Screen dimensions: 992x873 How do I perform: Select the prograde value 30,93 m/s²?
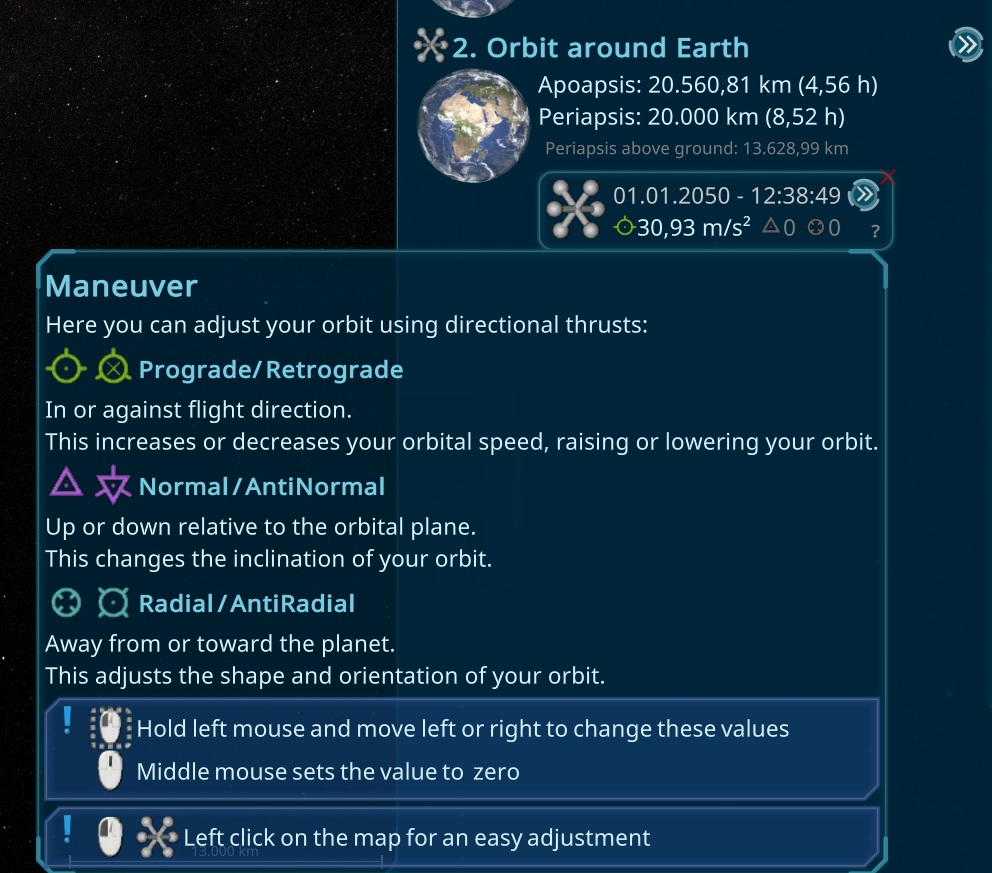point(683,228)
